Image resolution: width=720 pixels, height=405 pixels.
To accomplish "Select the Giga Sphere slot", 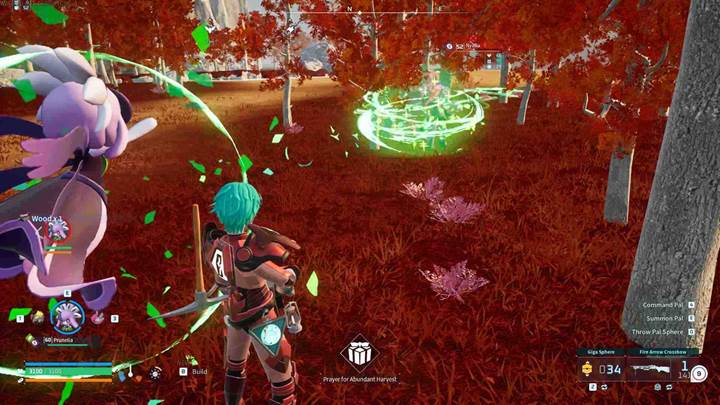I will point(603,370).
